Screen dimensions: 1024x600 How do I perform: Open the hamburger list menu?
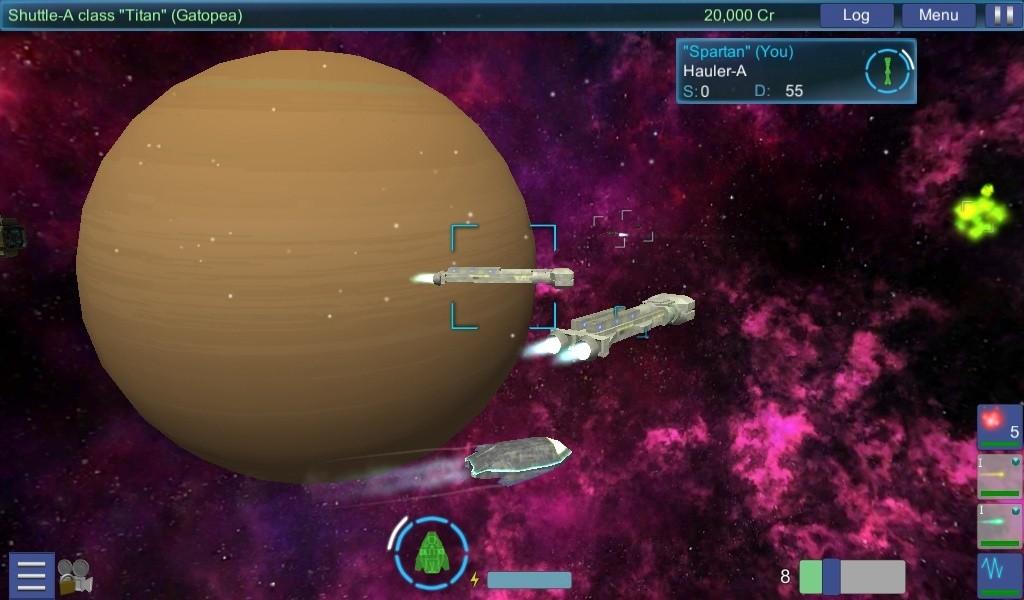[x=31, y=576]
